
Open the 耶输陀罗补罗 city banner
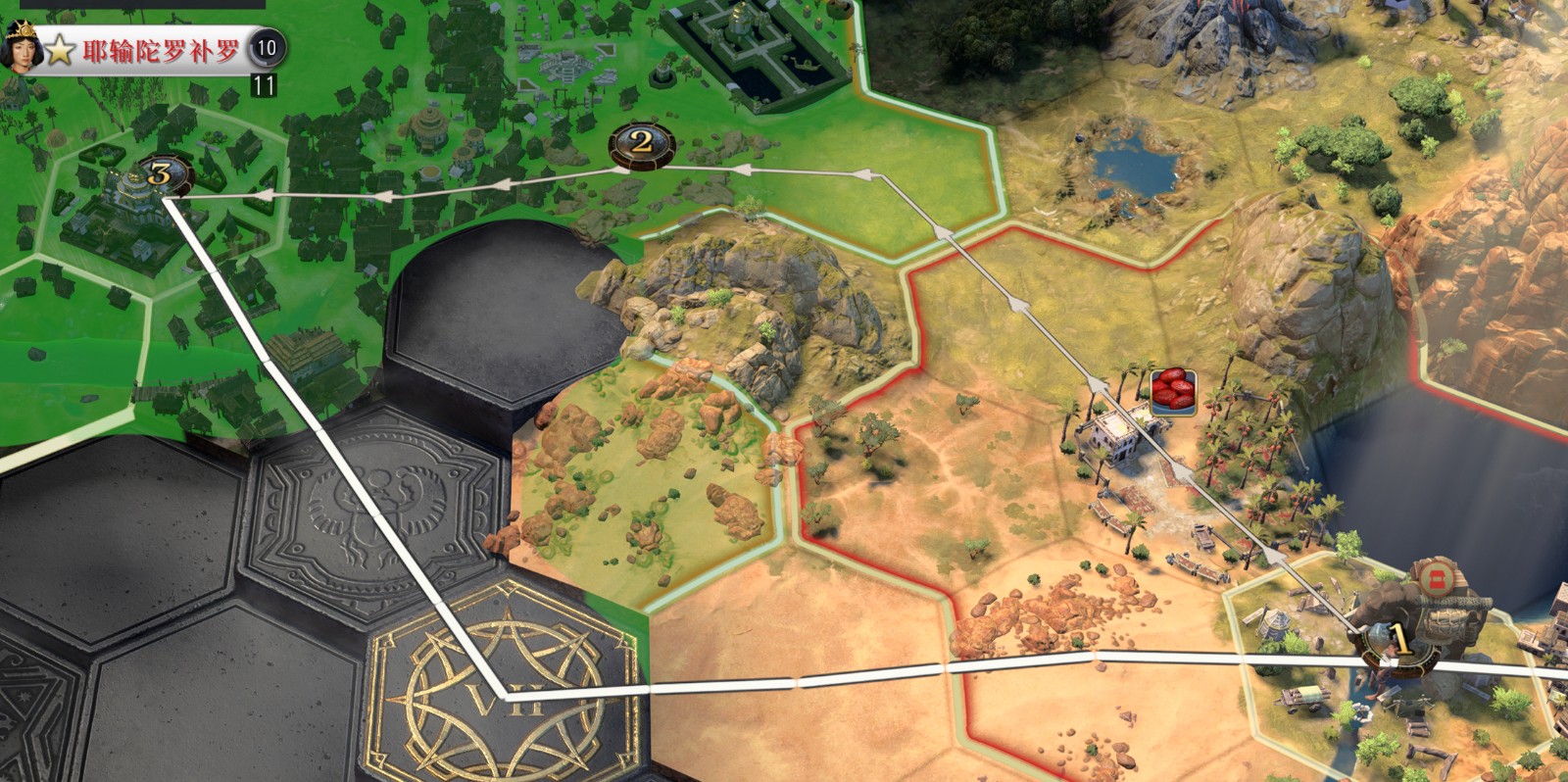coord(161,50)
